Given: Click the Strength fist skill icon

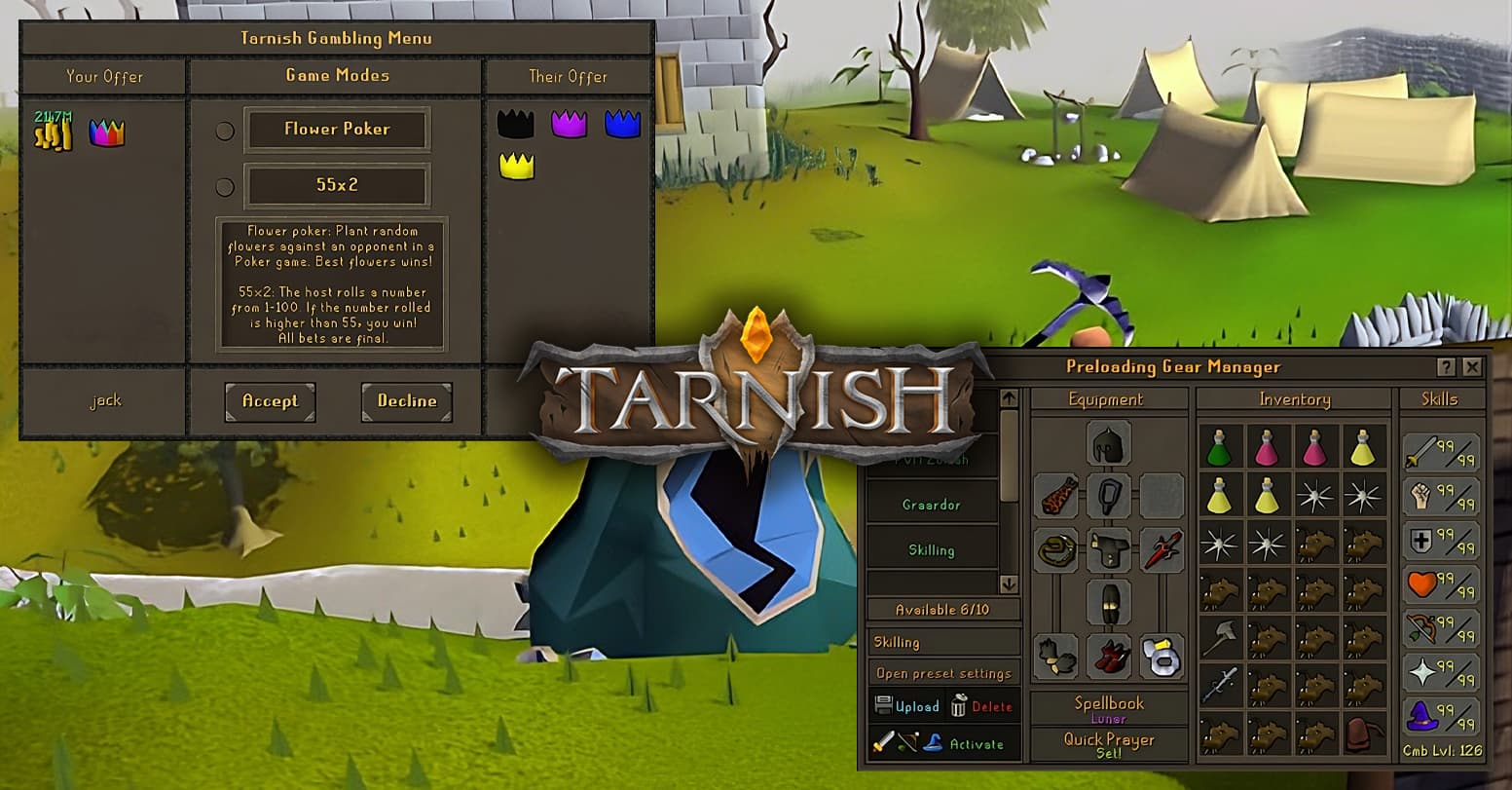Looking at the screenshot, I should tap(1420, 497).
